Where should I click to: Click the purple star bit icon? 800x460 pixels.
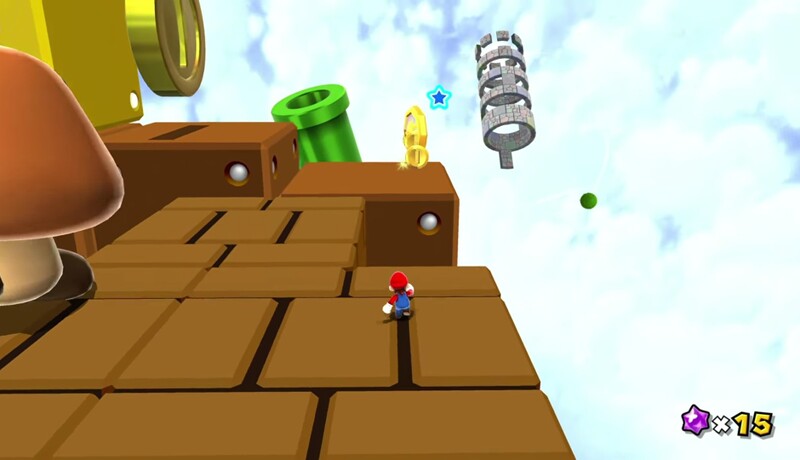[x=695, y=420]
